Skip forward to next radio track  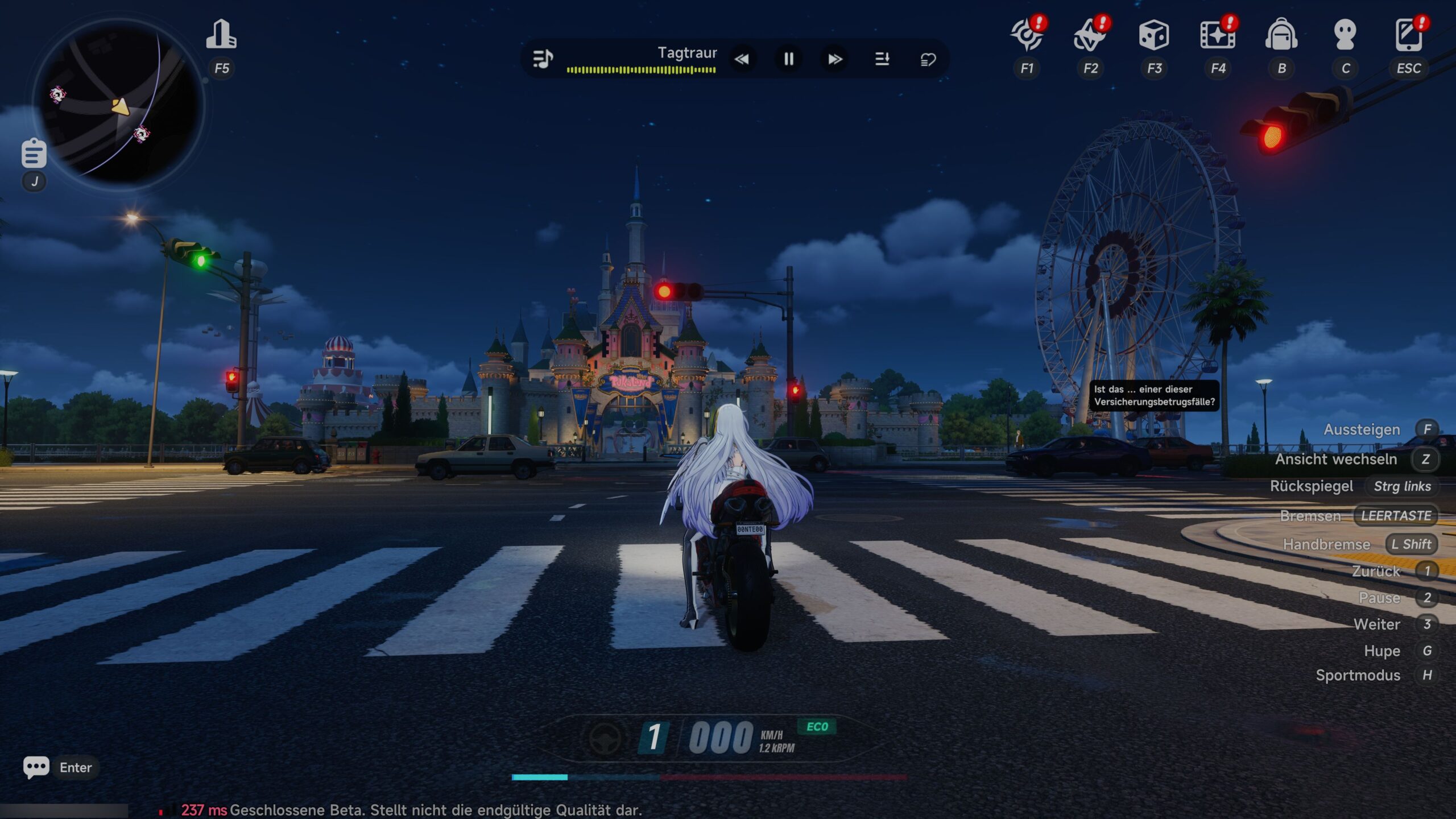835,59
